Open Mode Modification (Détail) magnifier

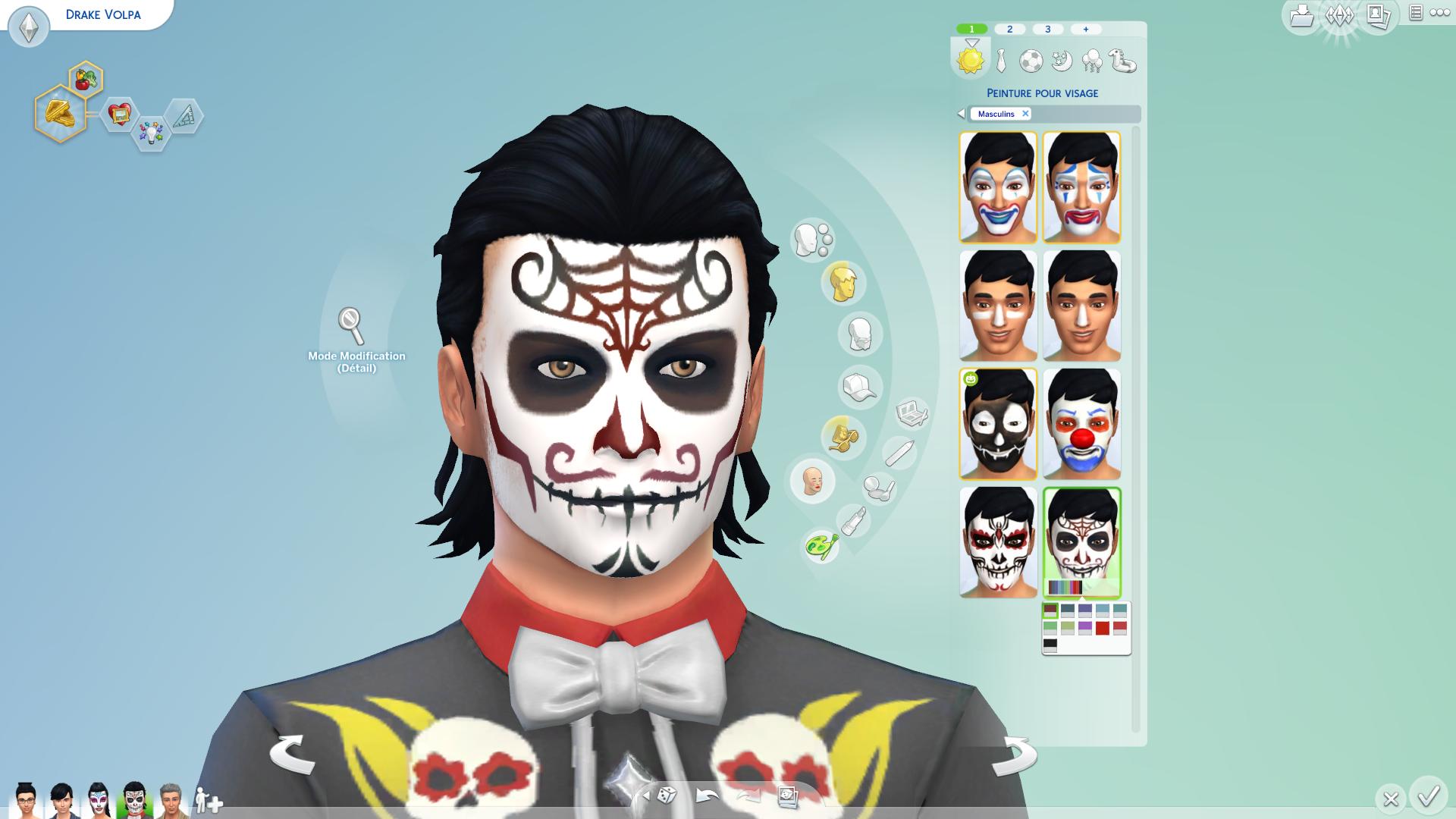351,326
